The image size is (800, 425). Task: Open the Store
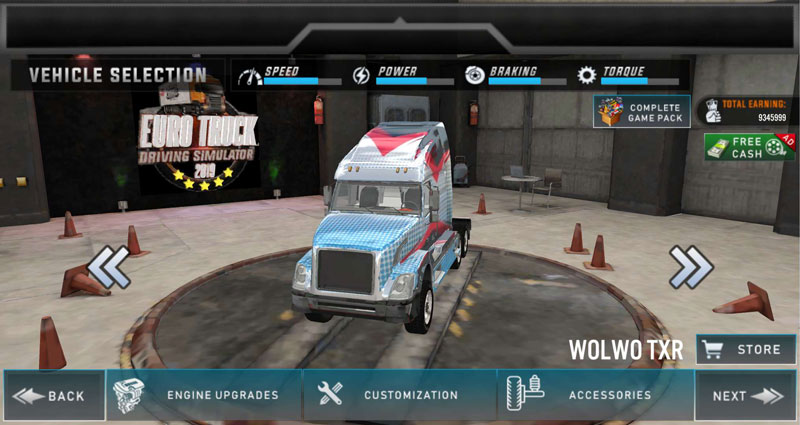746,350
